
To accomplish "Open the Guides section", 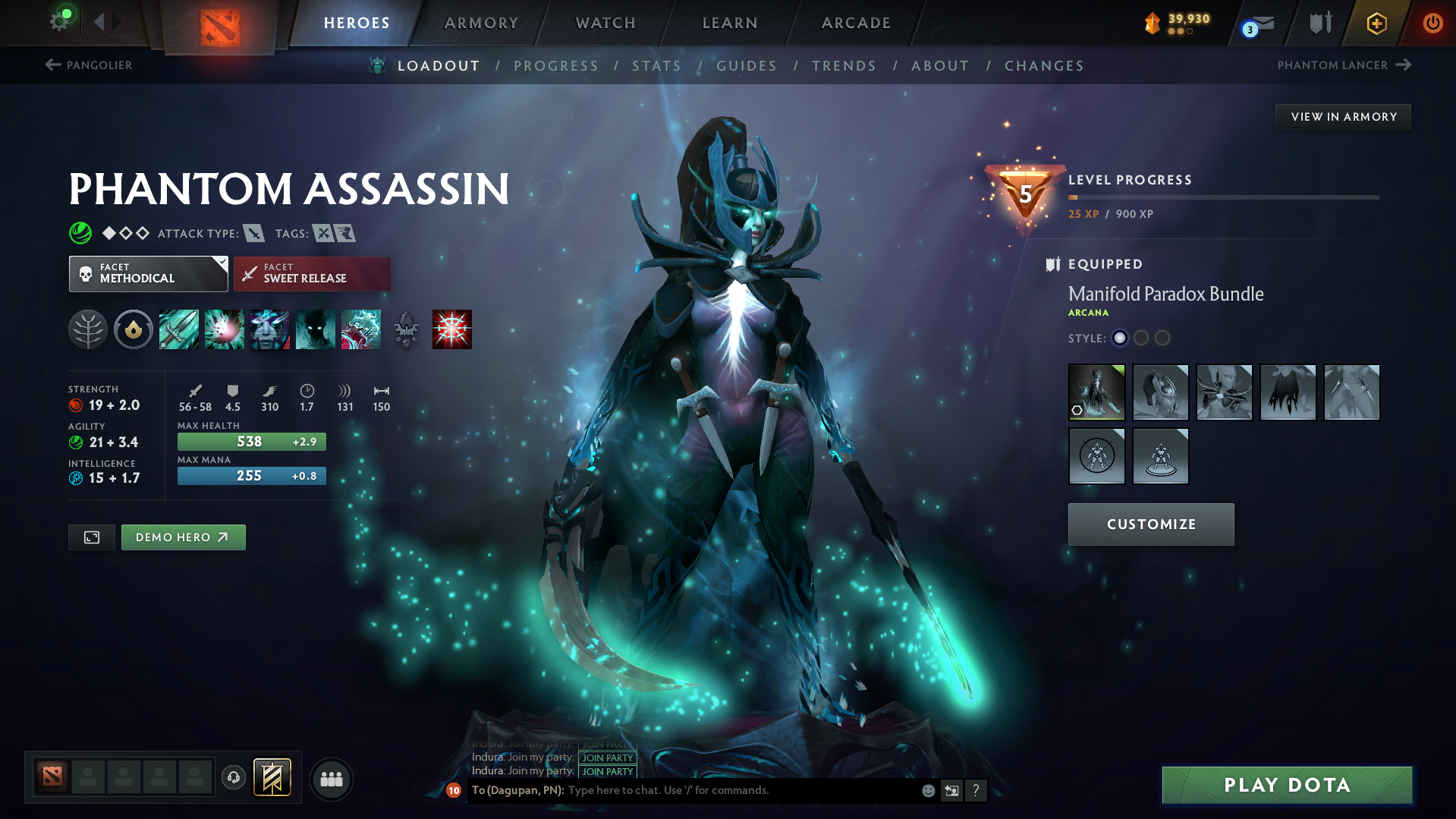I will 747,66.
